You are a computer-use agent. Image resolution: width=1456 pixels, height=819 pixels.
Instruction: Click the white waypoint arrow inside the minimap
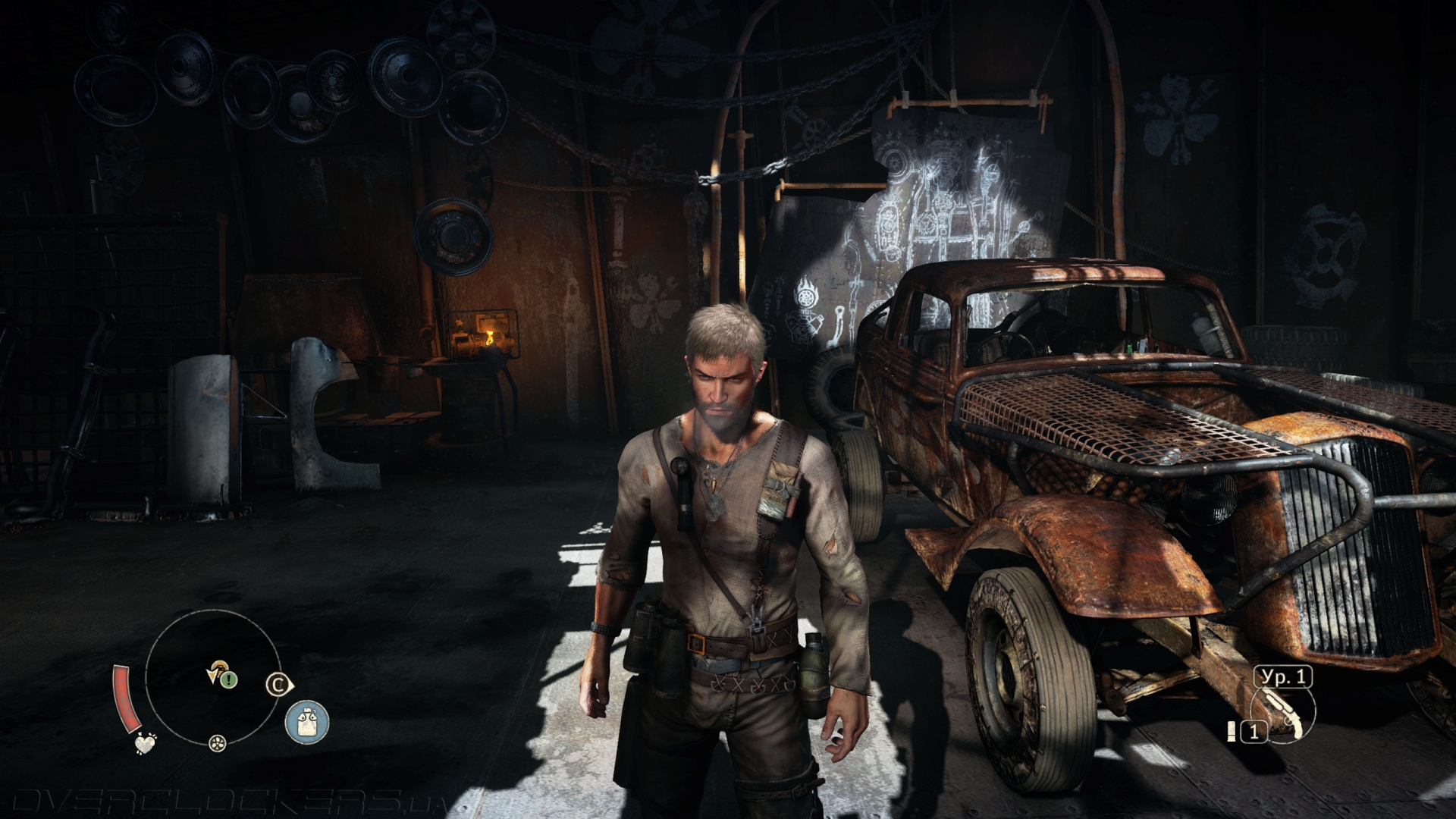[212, 675]
